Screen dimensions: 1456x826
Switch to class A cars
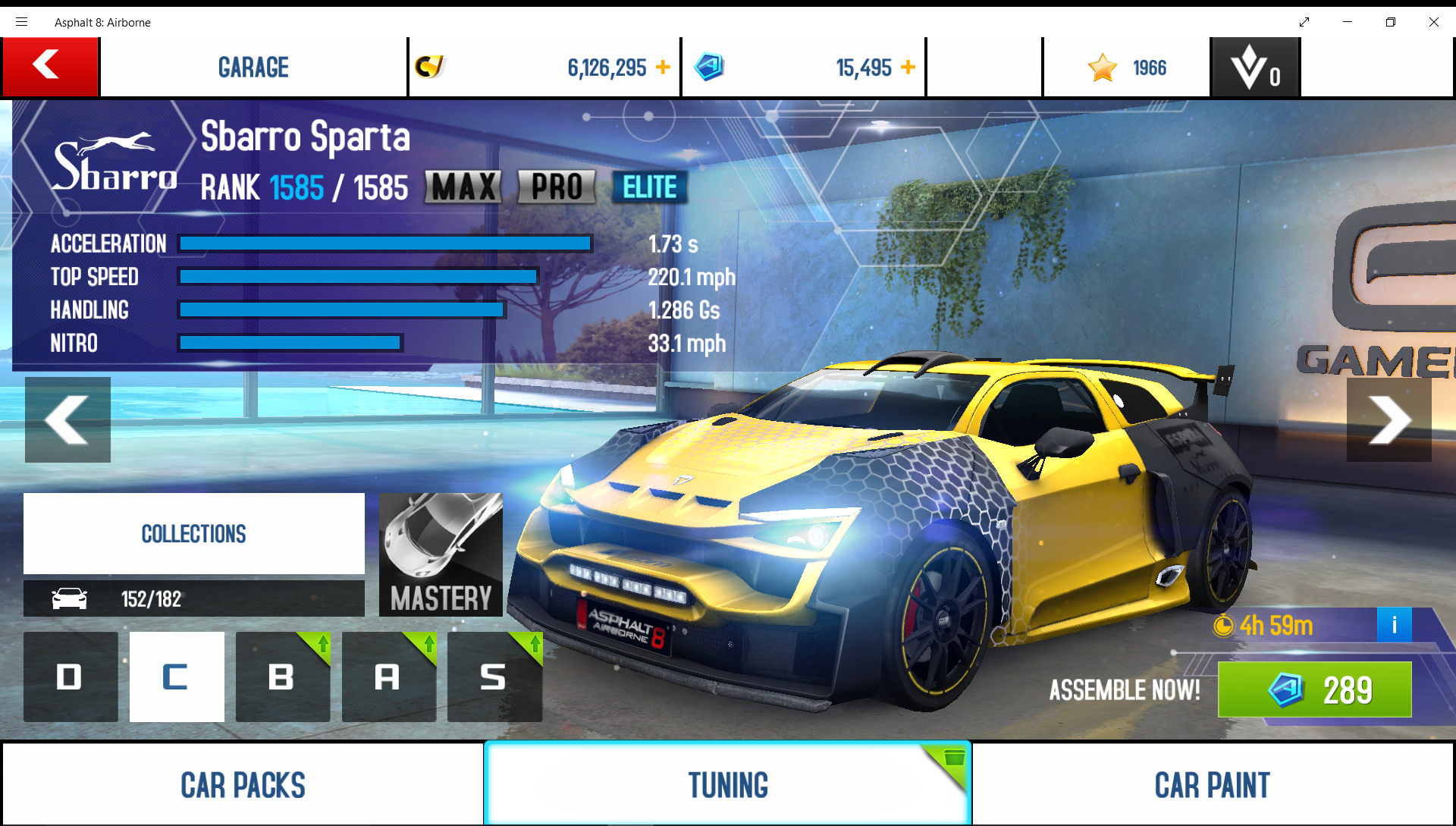(x=388, y=677)
